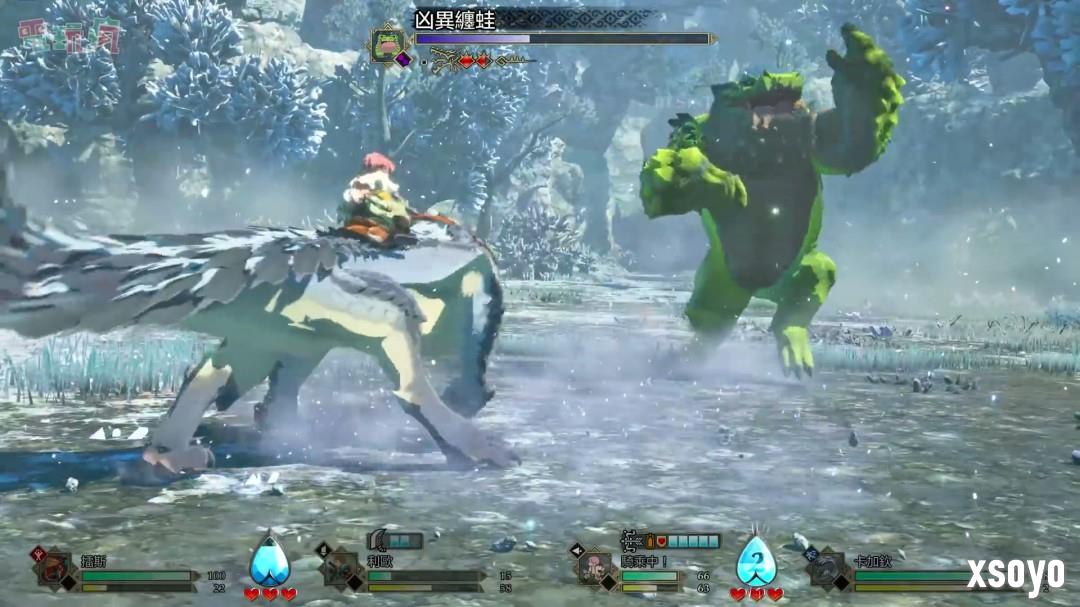Viewport: 1080px width, 607px height.
Task: Select the 卡加欽 monster portrait
Action: coord(828,569)
